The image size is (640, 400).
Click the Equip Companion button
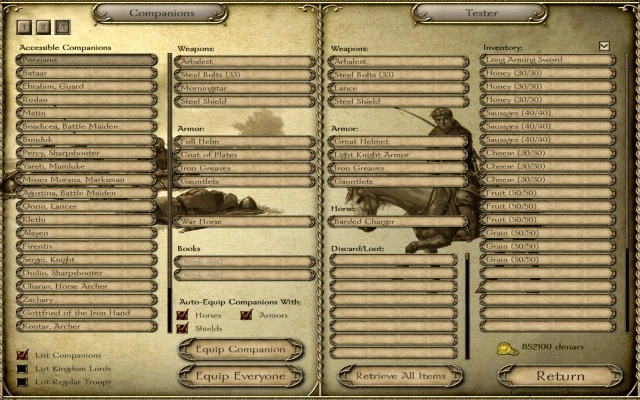tap(240, 349)
